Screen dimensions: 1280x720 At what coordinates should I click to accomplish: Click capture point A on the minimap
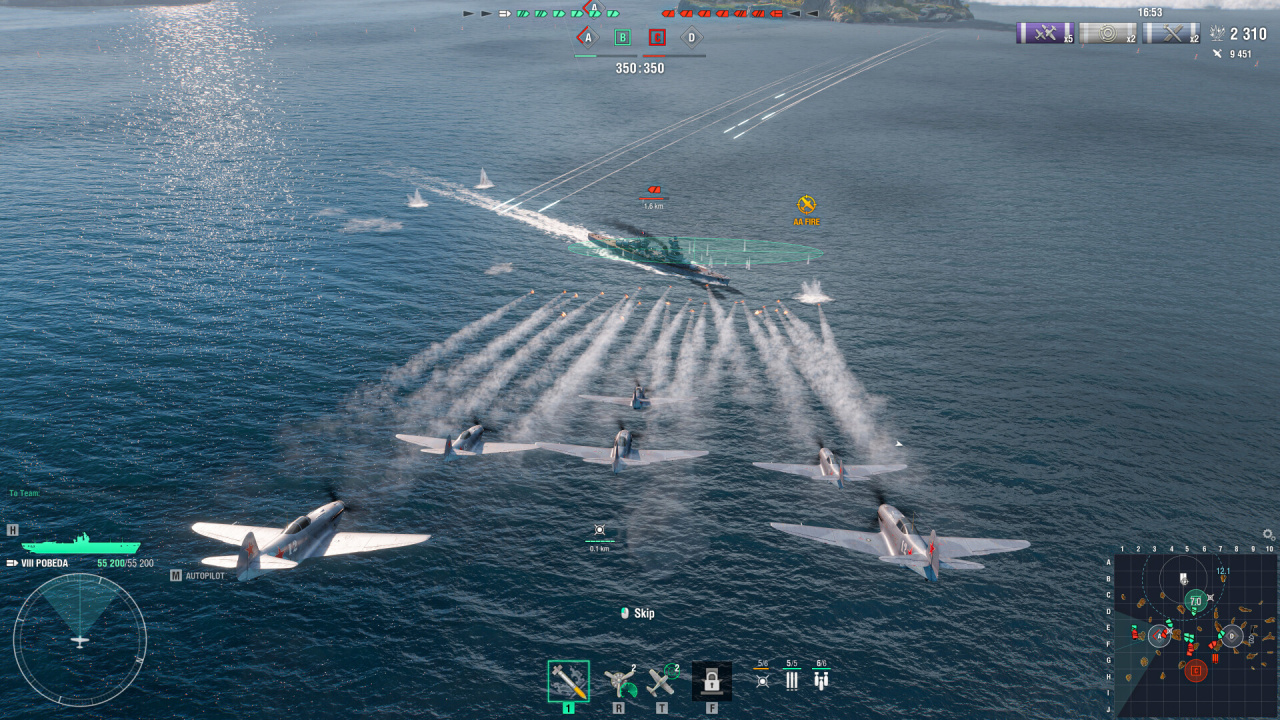[x=1159, y=635]
